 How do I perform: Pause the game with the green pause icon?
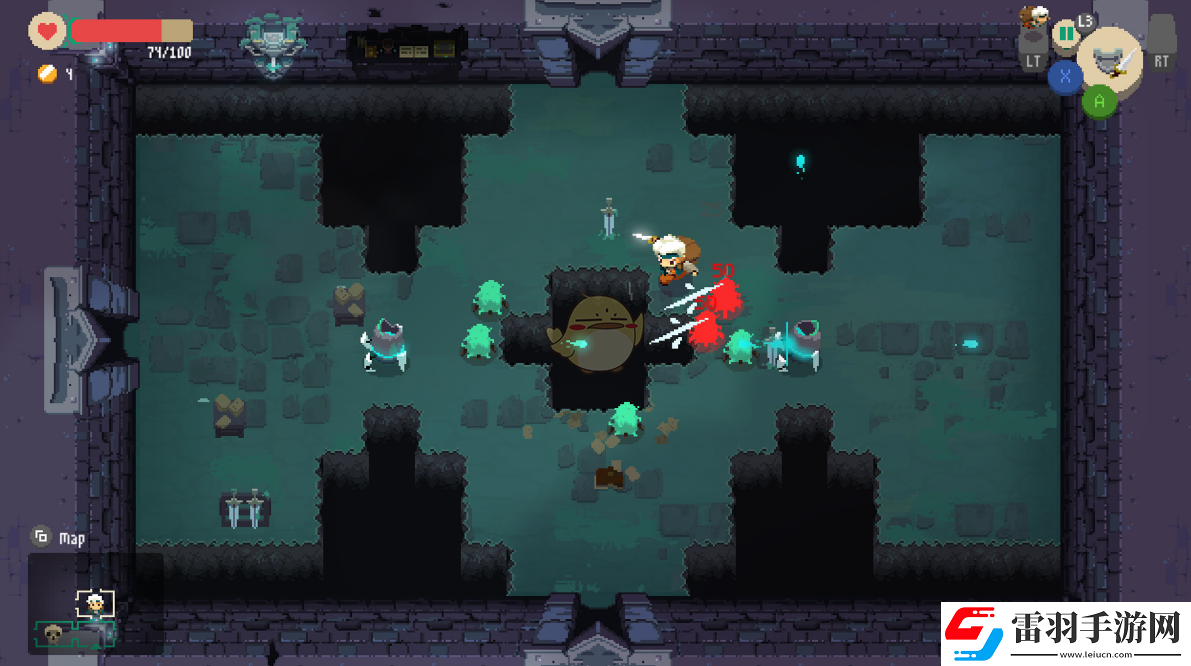(1066, 34)
